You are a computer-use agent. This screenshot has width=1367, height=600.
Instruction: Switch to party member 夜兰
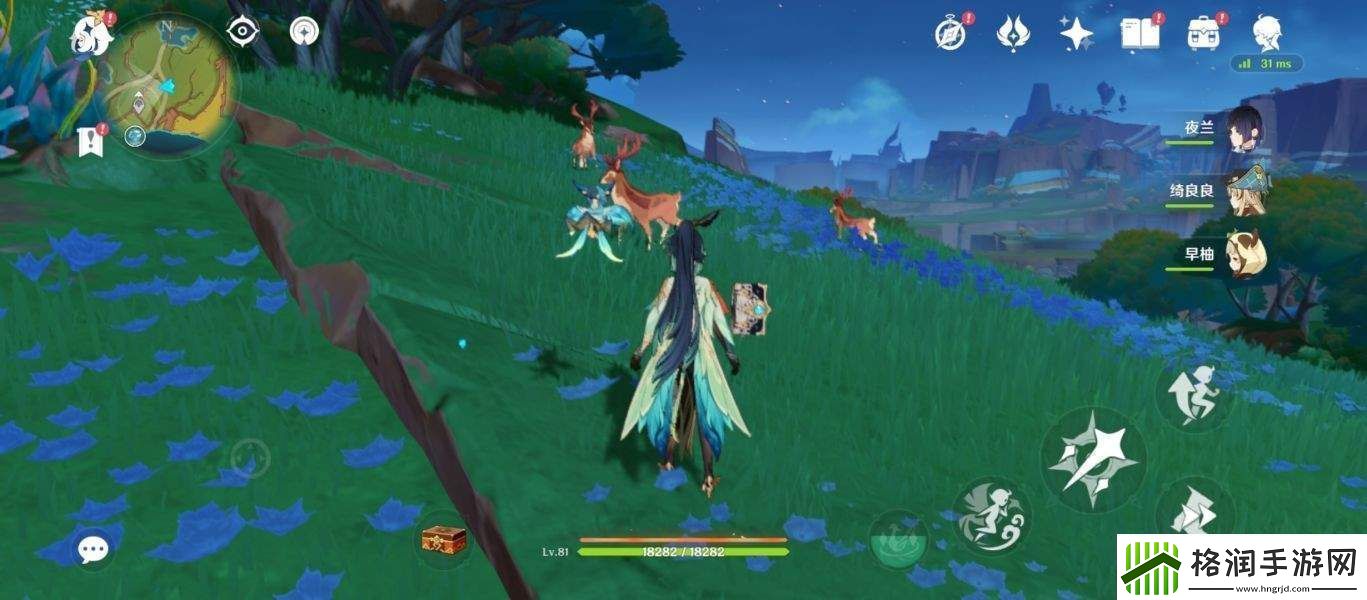tap(1245, 130)
